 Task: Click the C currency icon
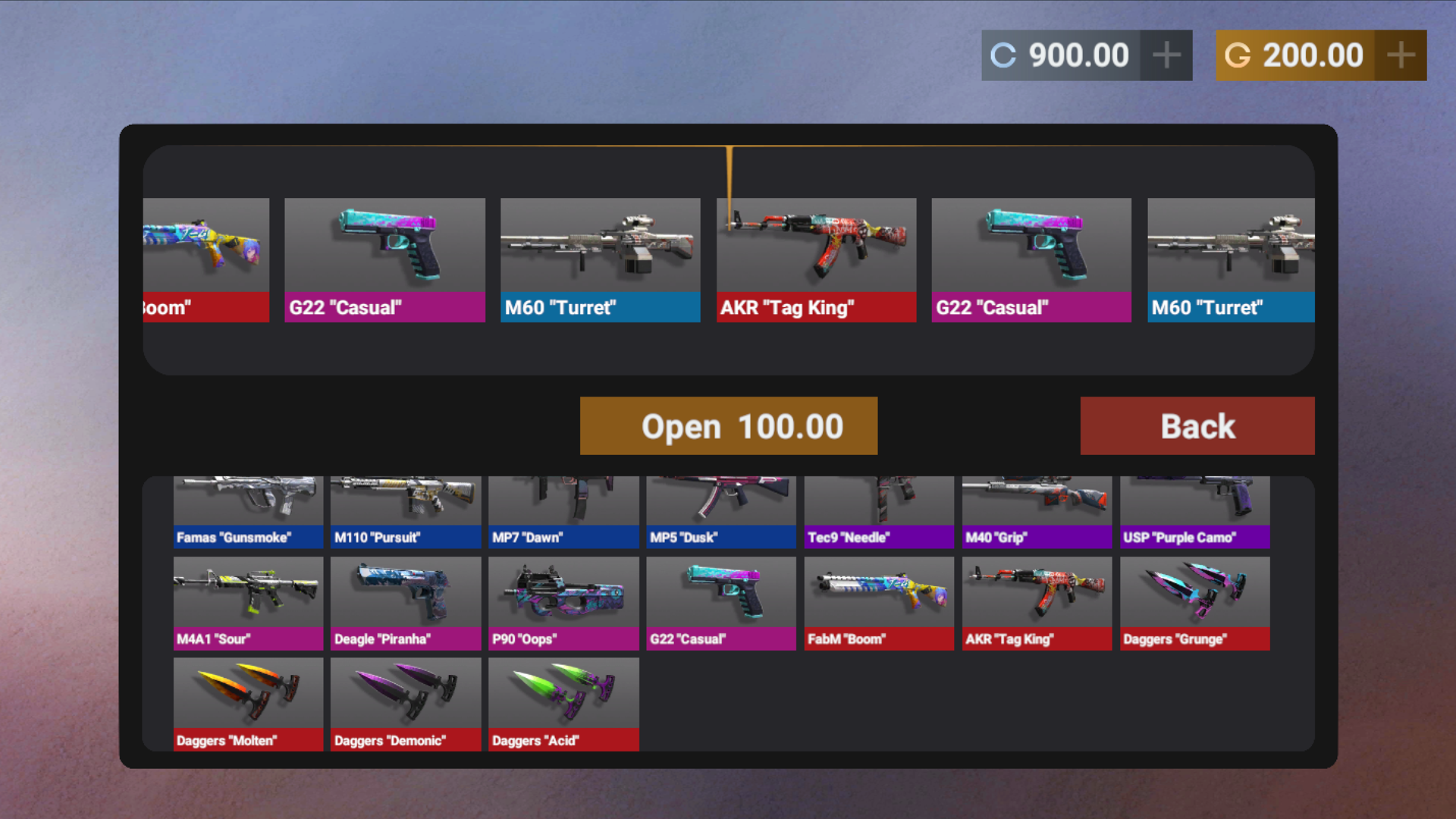coord(1003,55)
